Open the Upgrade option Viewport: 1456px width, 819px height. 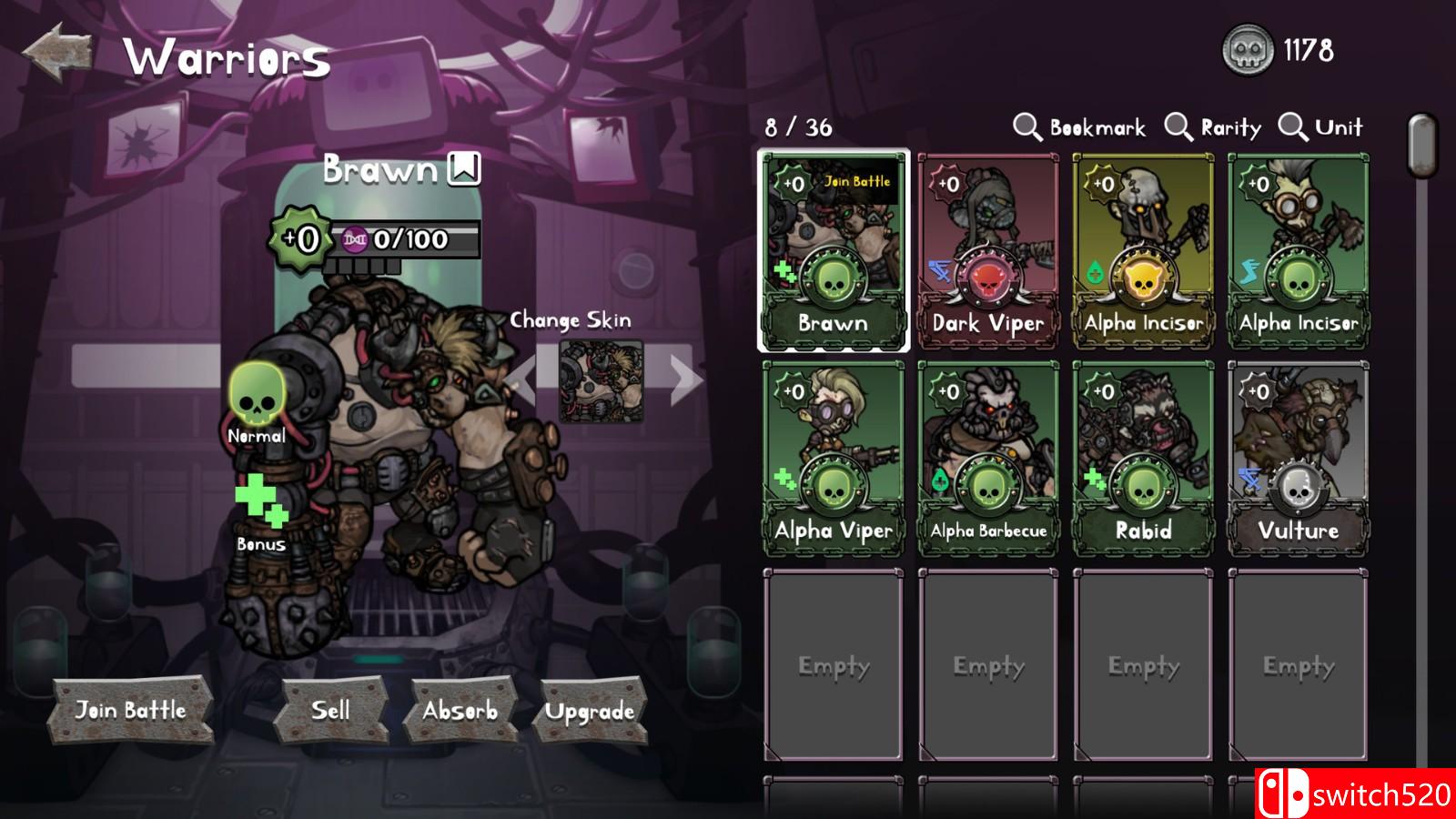[x=590, y=711]
